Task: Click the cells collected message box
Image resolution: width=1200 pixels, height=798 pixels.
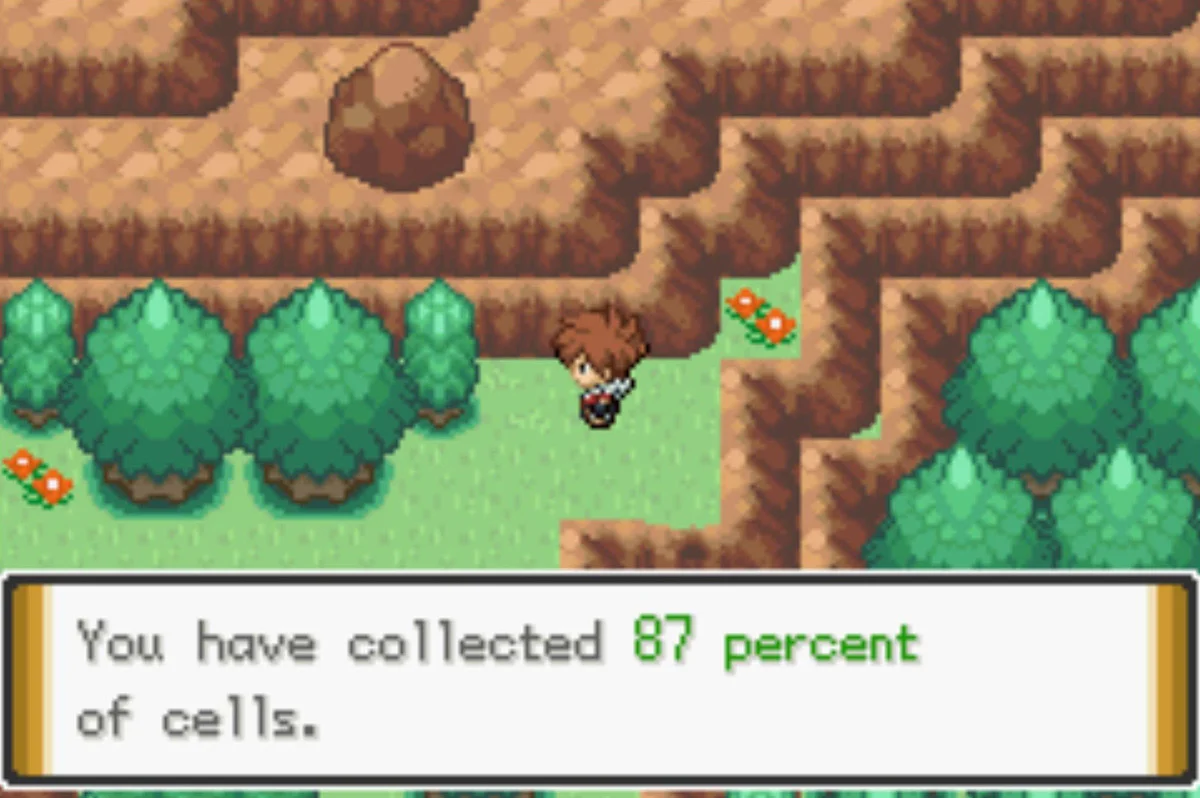Action: tap(599, 679)
